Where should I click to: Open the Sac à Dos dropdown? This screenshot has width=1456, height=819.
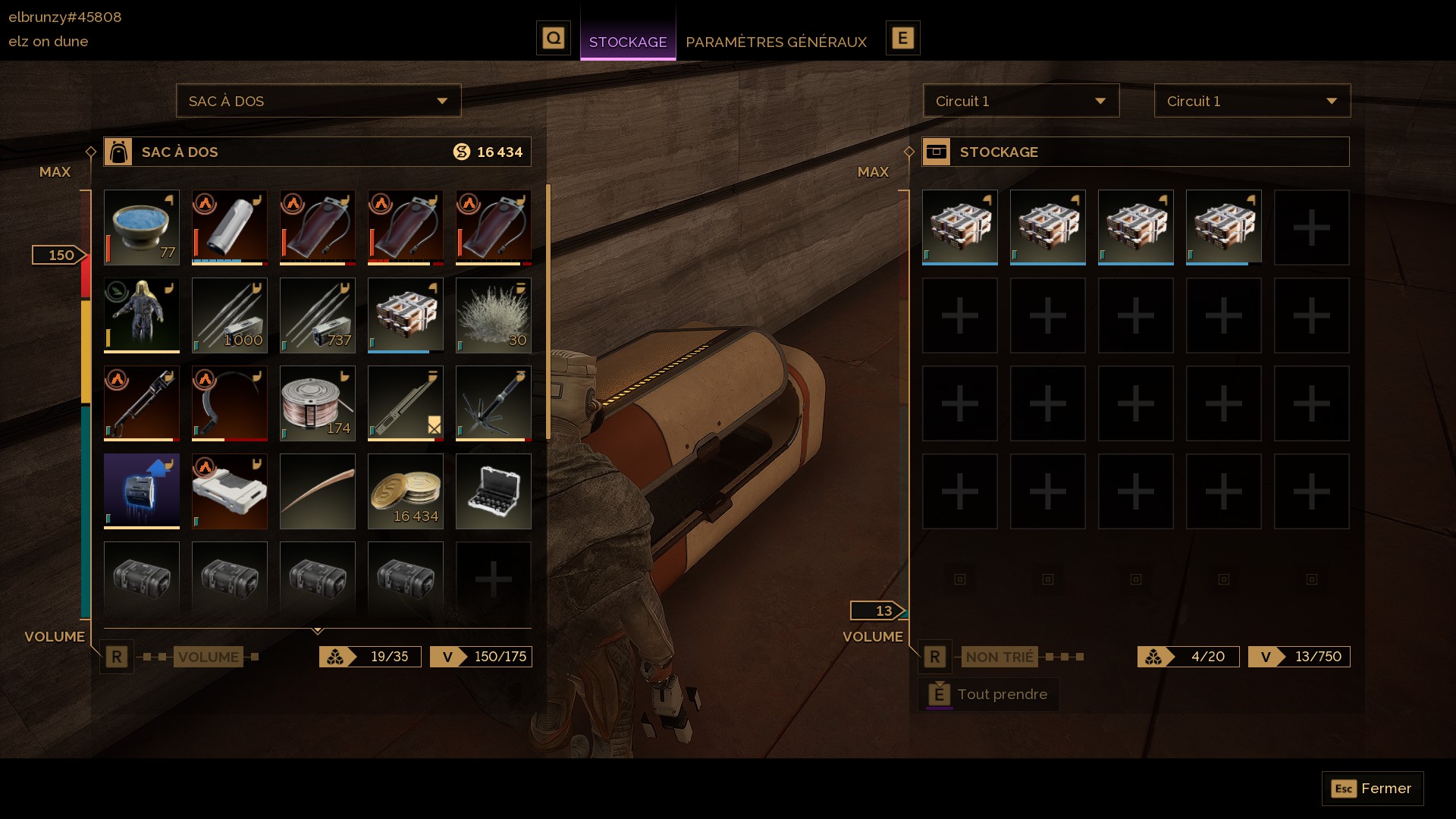318,101
